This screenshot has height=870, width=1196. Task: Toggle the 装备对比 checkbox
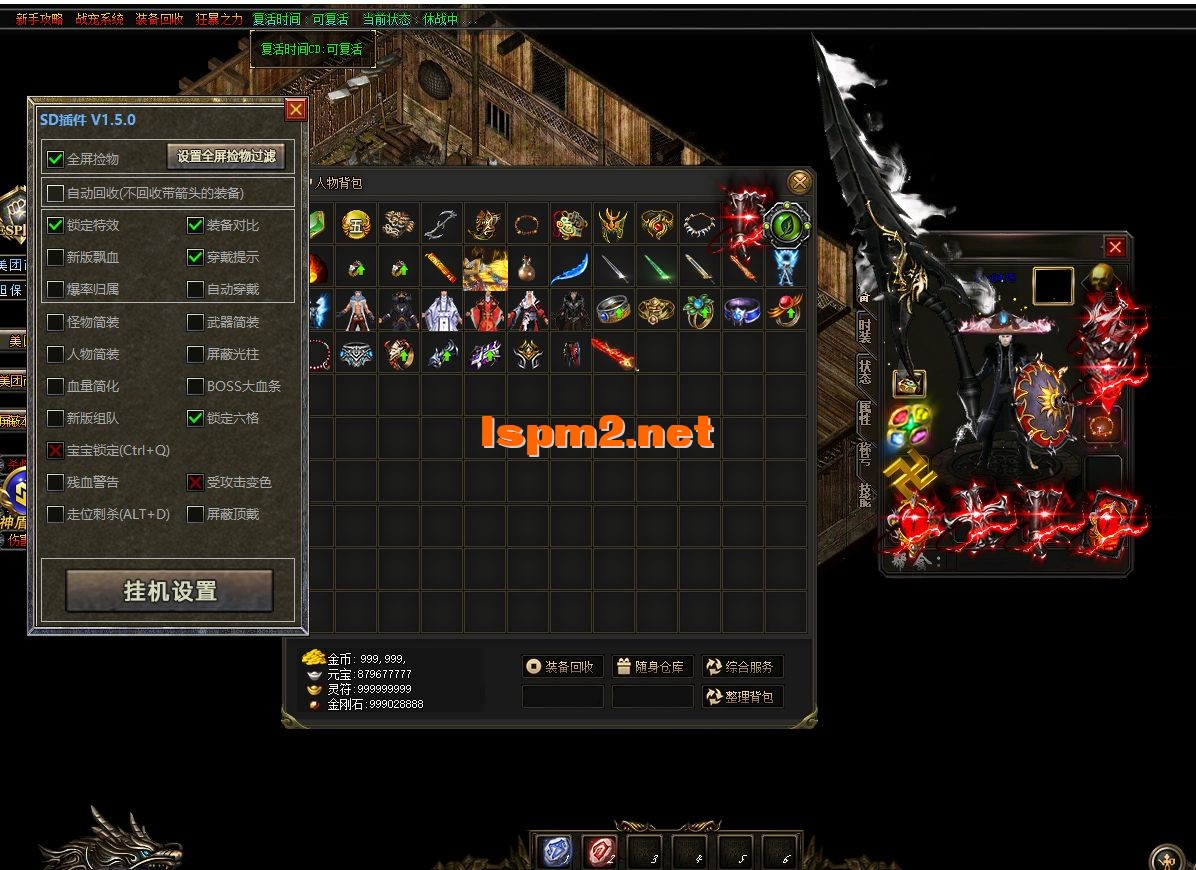[196, 226]
